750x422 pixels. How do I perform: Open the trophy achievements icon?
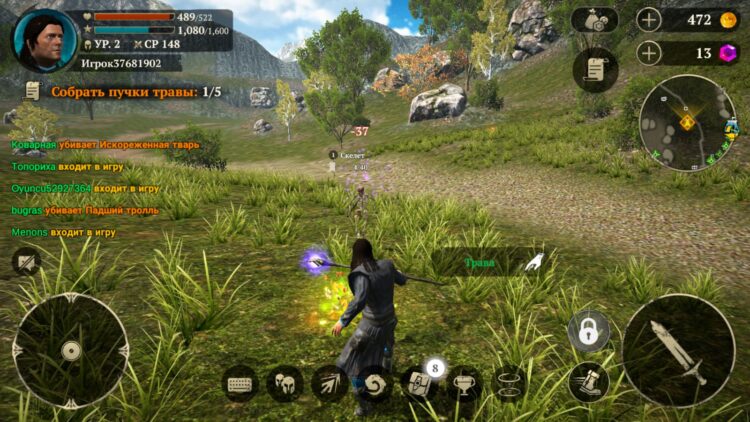[463, 384]
